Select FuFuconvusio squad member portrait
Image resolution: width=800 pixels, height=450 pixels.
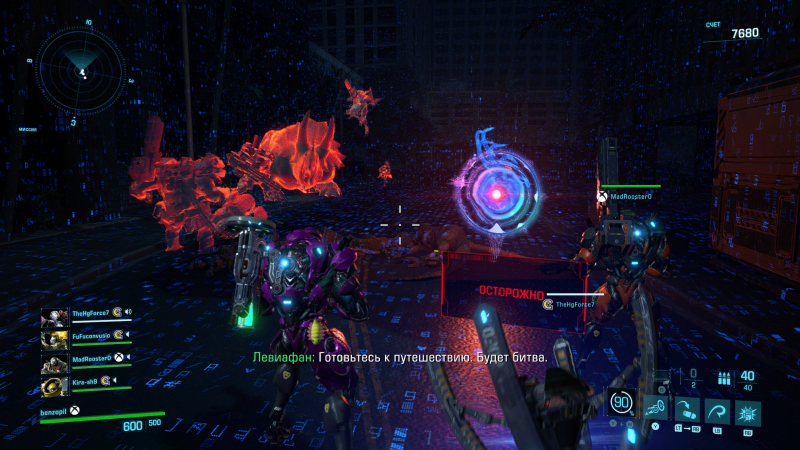(x=55, y=340)
